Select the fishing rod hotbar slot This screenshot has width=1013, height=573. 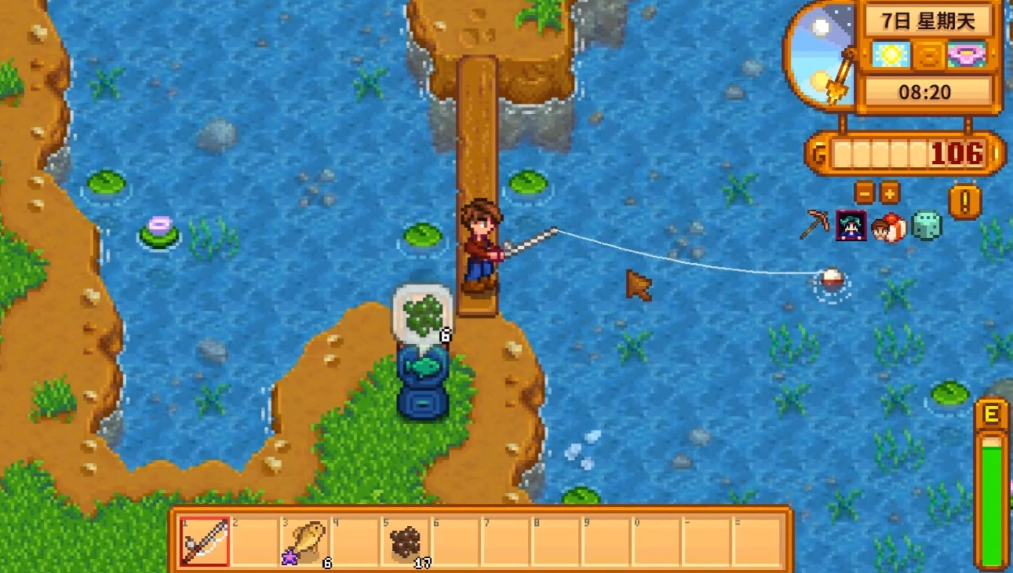(205, 541)
